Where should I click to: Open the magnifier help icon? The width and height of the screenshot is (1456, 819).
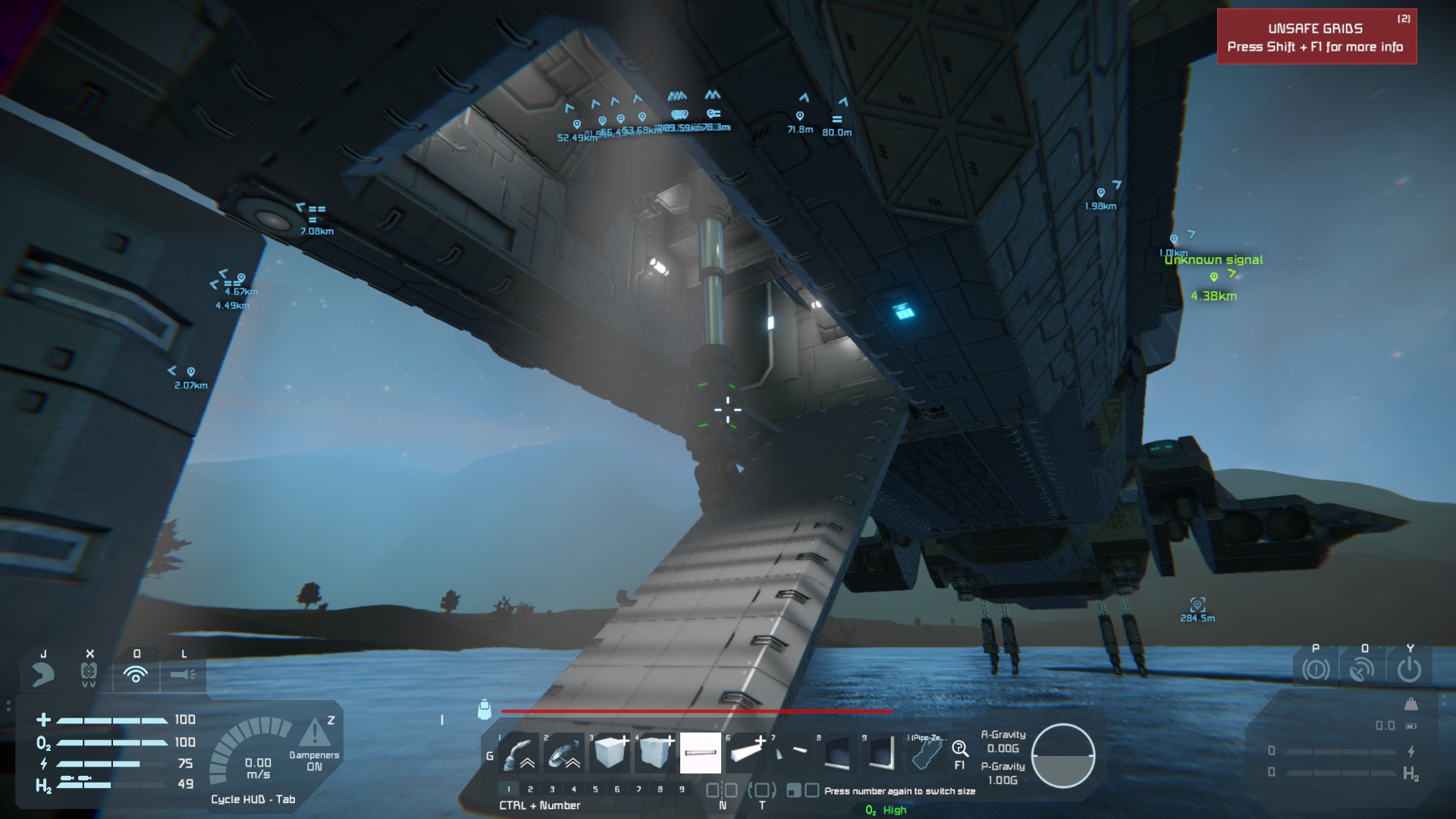(960, 750)
